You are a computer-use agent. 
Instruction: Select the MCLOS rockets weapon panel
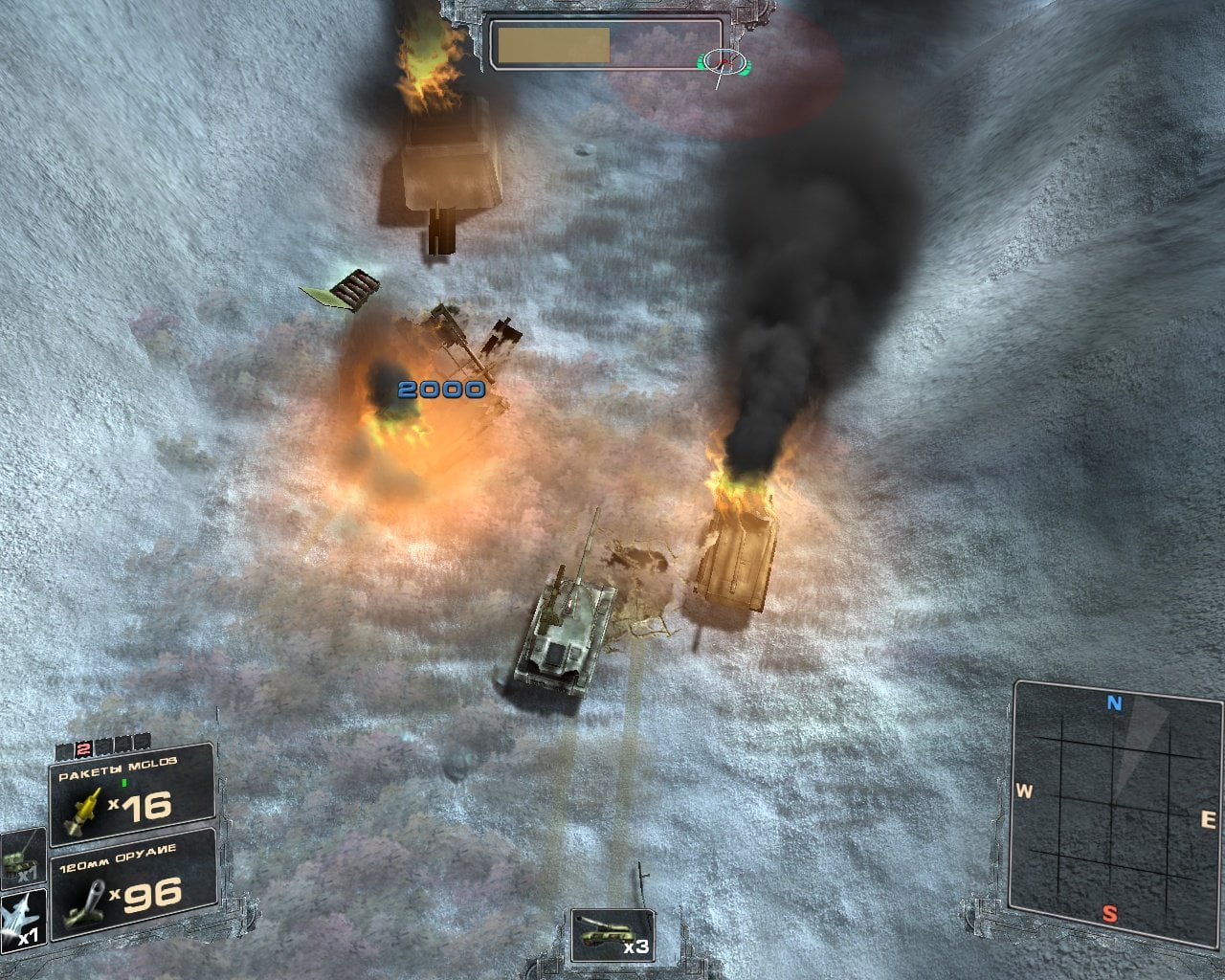point(132,795)
